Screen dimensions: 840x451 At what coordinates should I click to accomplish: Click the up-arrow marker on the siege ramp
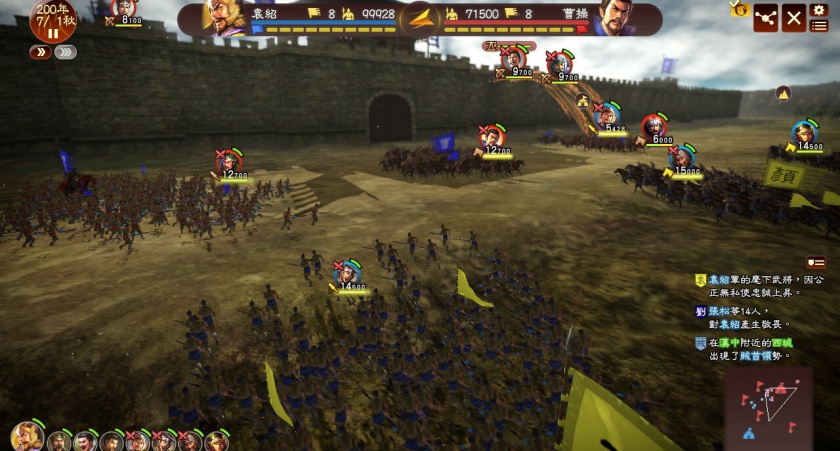click(582, 99)
